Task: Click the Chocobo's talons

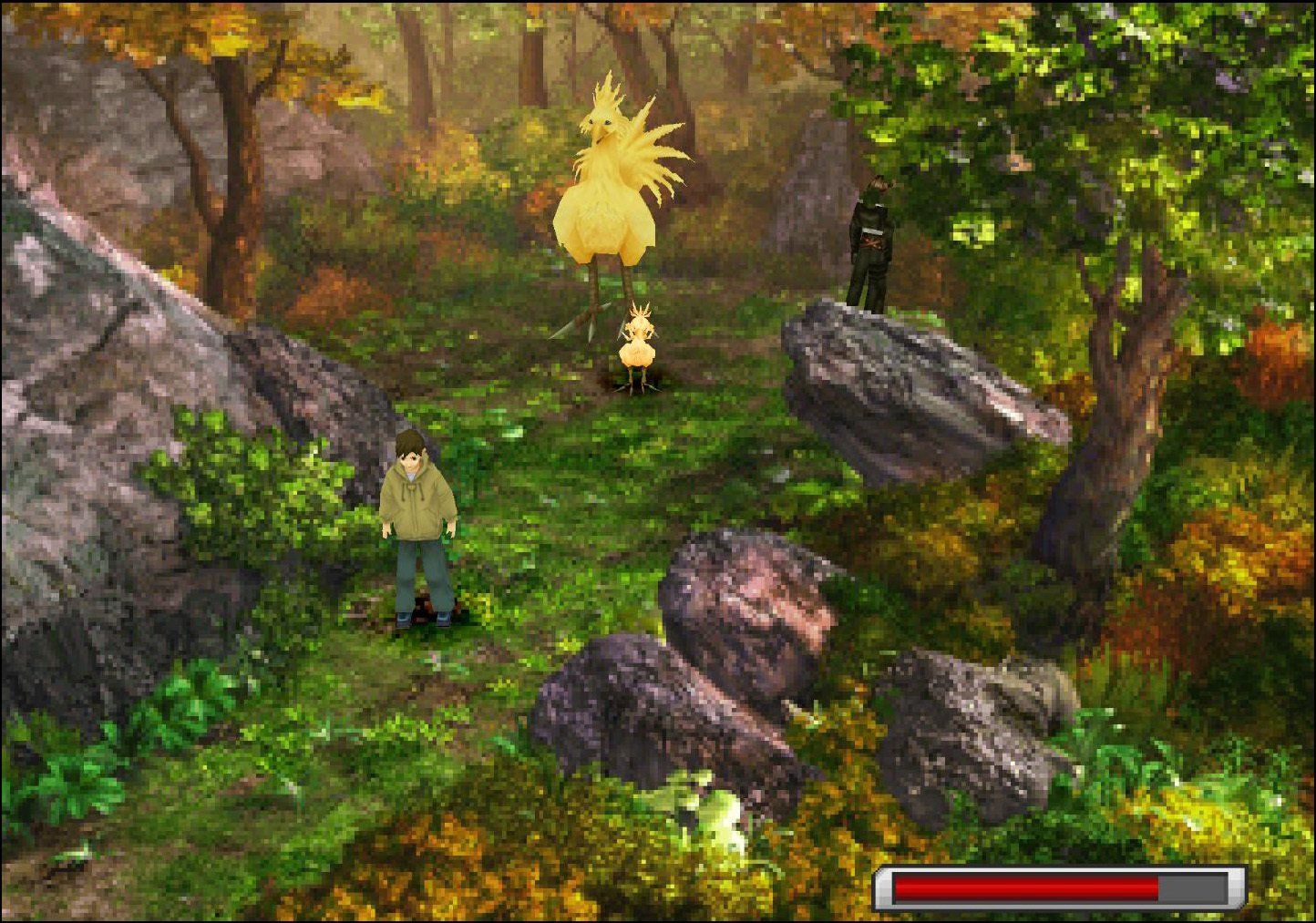Action: coord(592,314)
